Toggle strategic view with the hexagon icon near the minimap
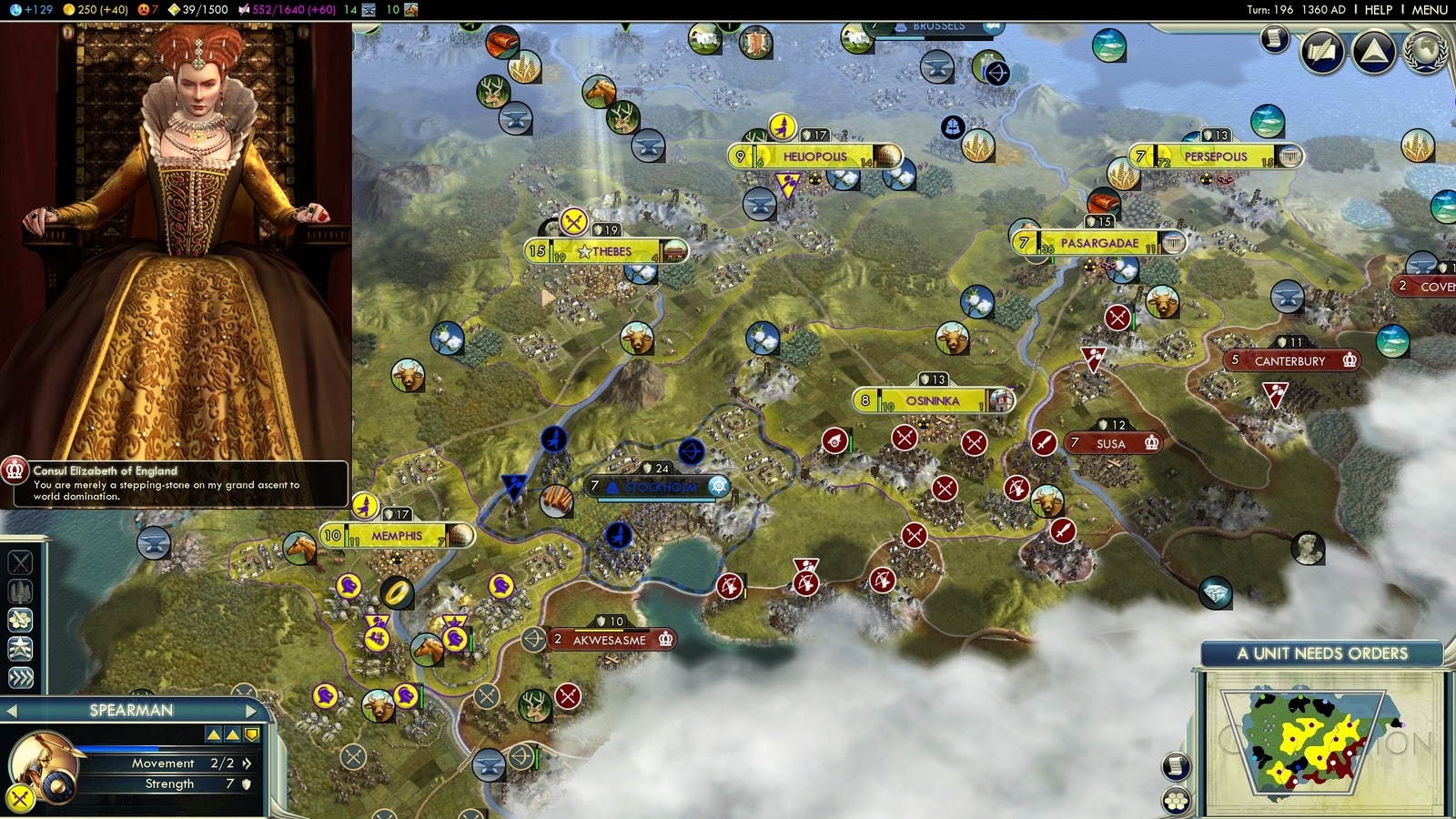The height and width of the screenshot is (819, 1456). coord(1175,799)
